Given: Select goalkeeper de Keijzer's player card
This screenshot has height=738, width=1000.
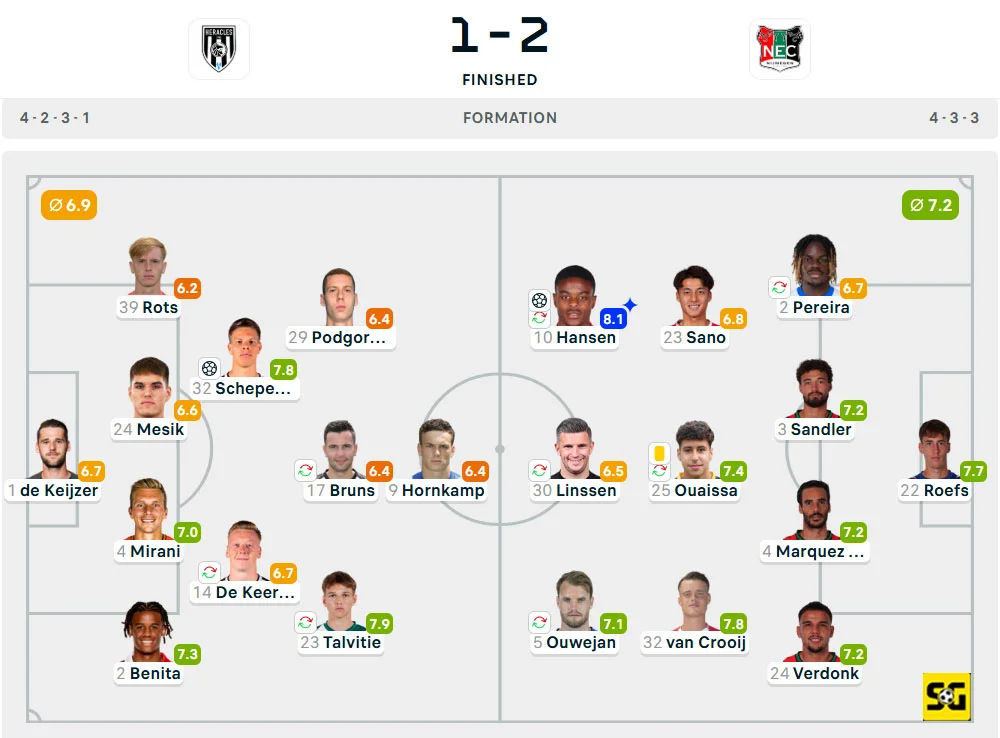Looking at the screenshot, I should pos(54,450).
